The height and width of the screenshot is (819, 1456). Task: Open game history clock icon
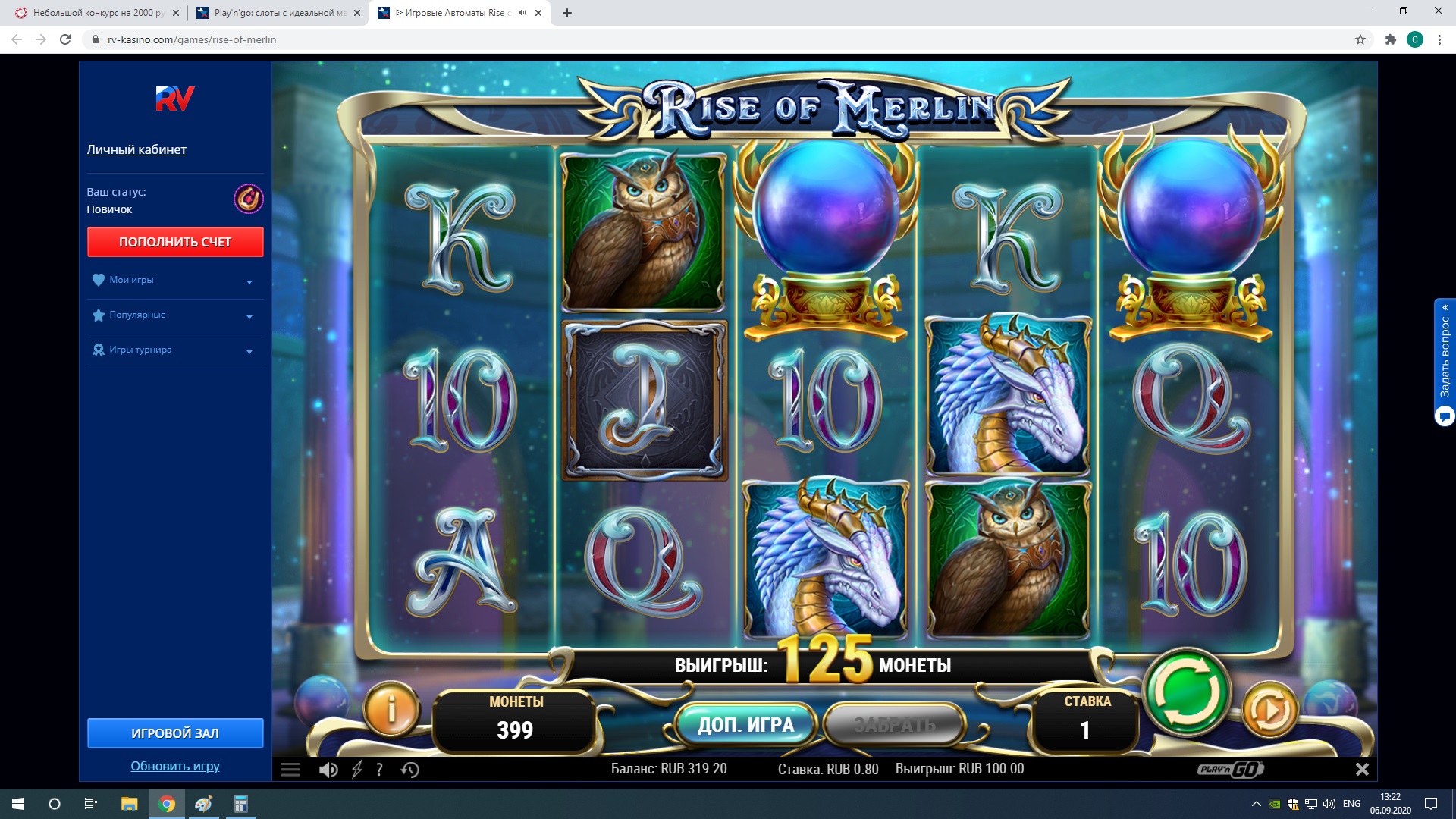[410, 770]
